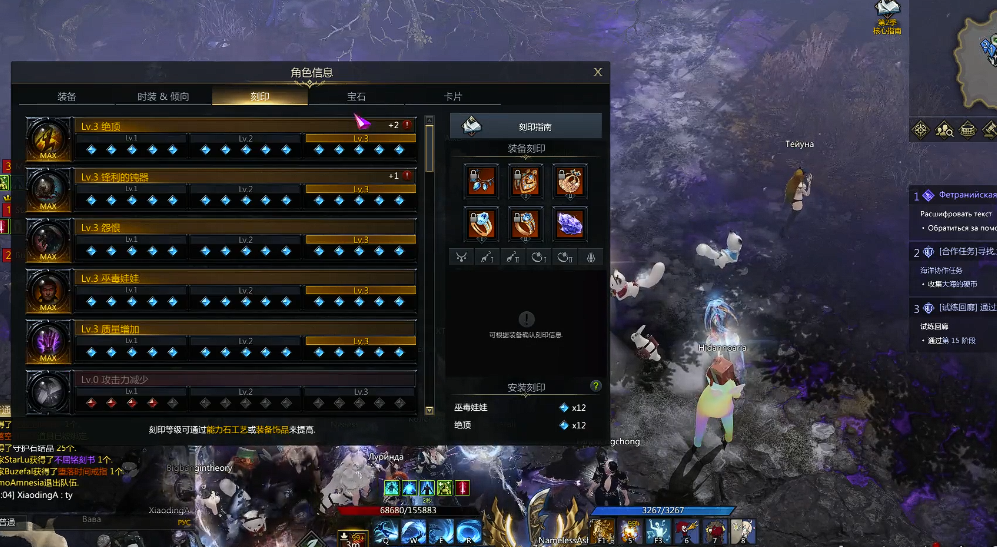This screenshot has width=997, height=547.
Task: Open the 卡片 tab
Action: point(453,97)
